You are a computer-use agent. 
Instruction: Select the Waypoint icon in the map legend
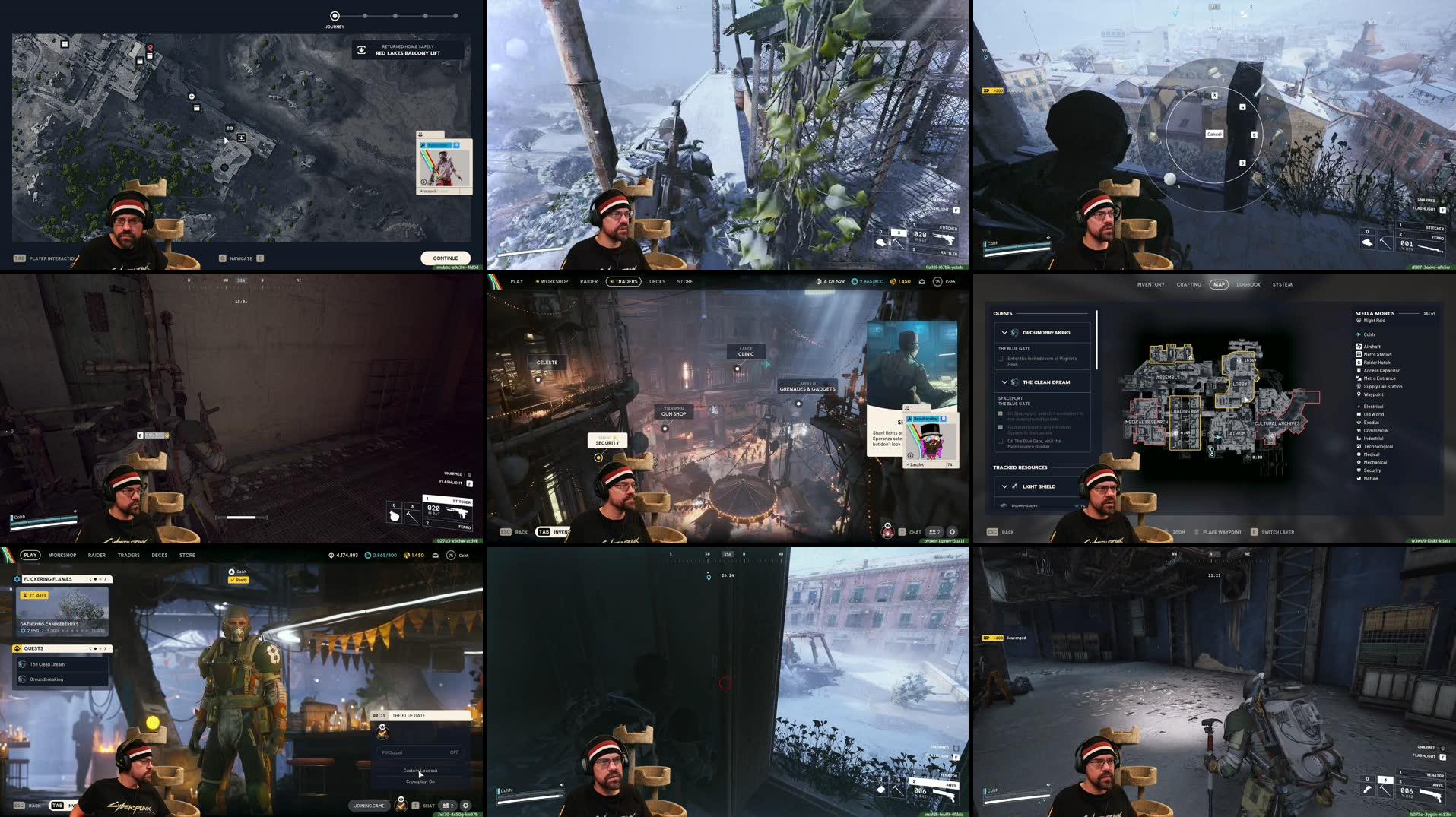[1359, 394]
